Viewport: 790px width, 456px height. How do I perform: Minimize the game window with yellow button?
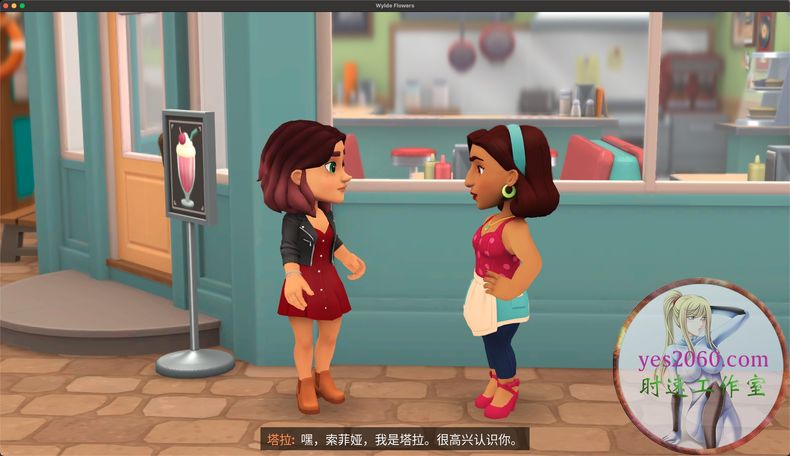[x=14, y=6]
